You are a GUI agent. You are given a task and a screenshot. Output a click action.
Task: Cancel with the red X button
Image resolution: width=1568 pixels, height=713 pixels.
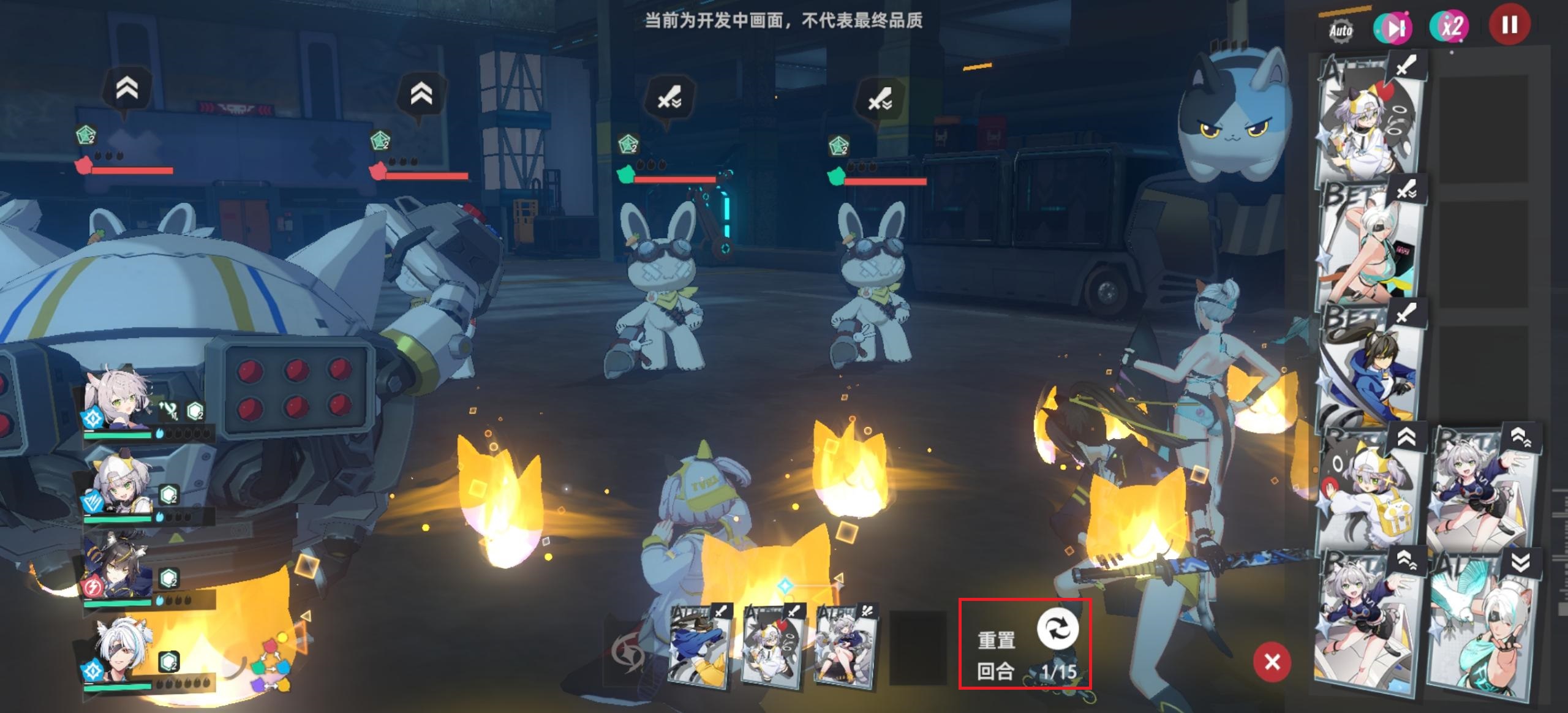pos(1272,662)
